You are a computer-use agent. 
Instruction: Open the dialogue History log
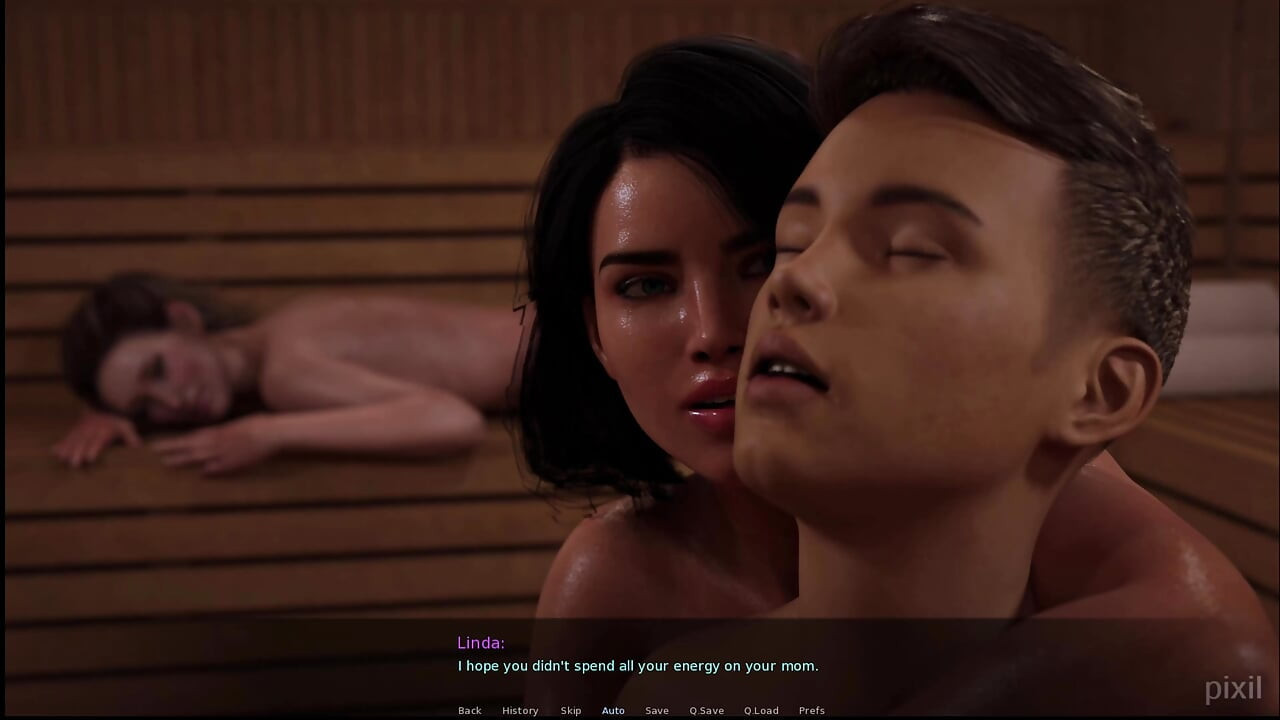(x=520, y=711)
